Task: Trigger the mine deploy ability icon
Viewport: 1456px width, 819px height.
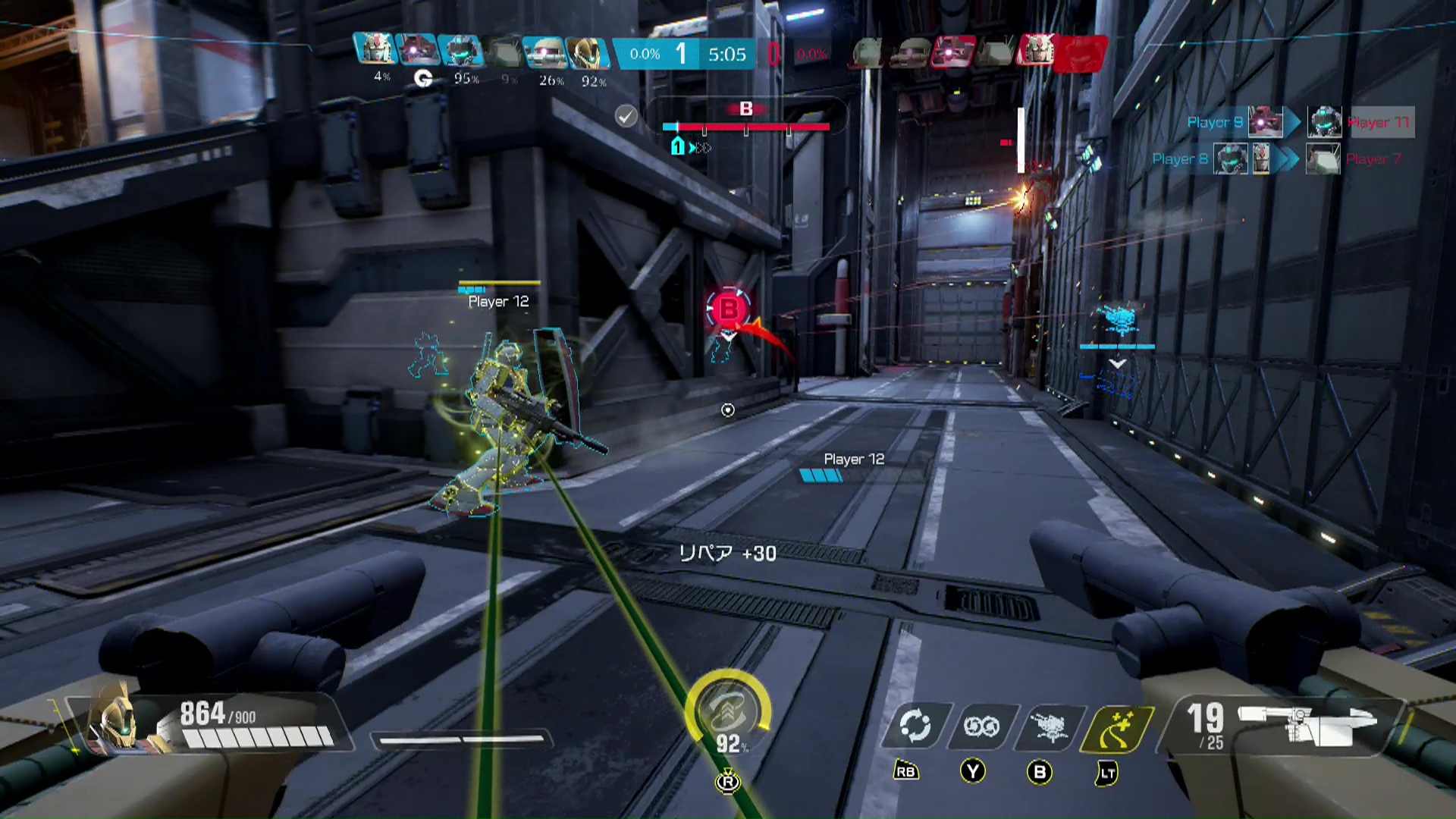Action: (1049, 726)
